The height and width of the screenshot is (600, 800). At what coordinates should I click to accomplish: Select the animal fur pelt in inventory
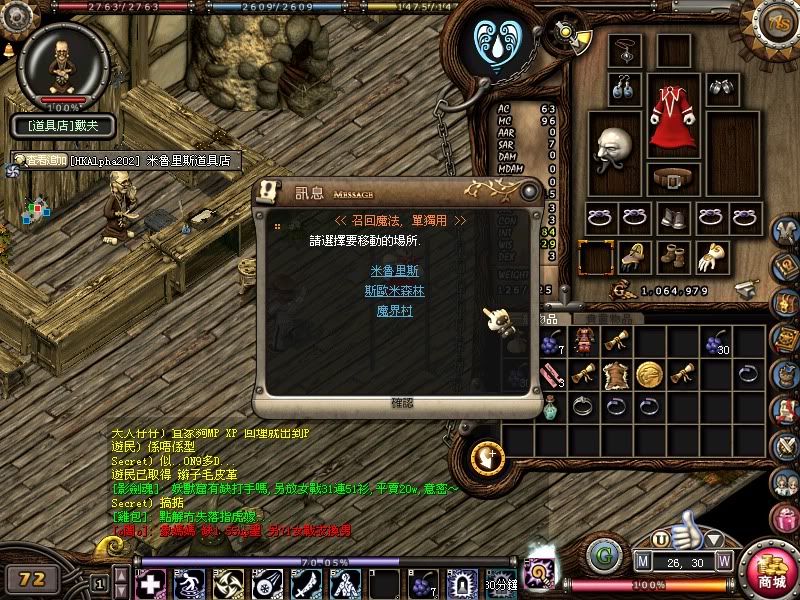pyautogui.click(x=616, y=374)
